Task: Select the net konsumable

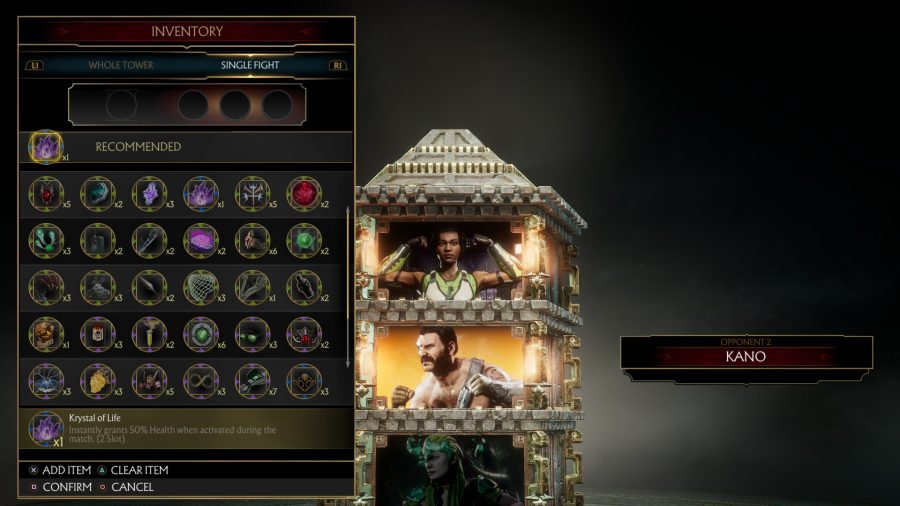Action: (x=201, y=287)
